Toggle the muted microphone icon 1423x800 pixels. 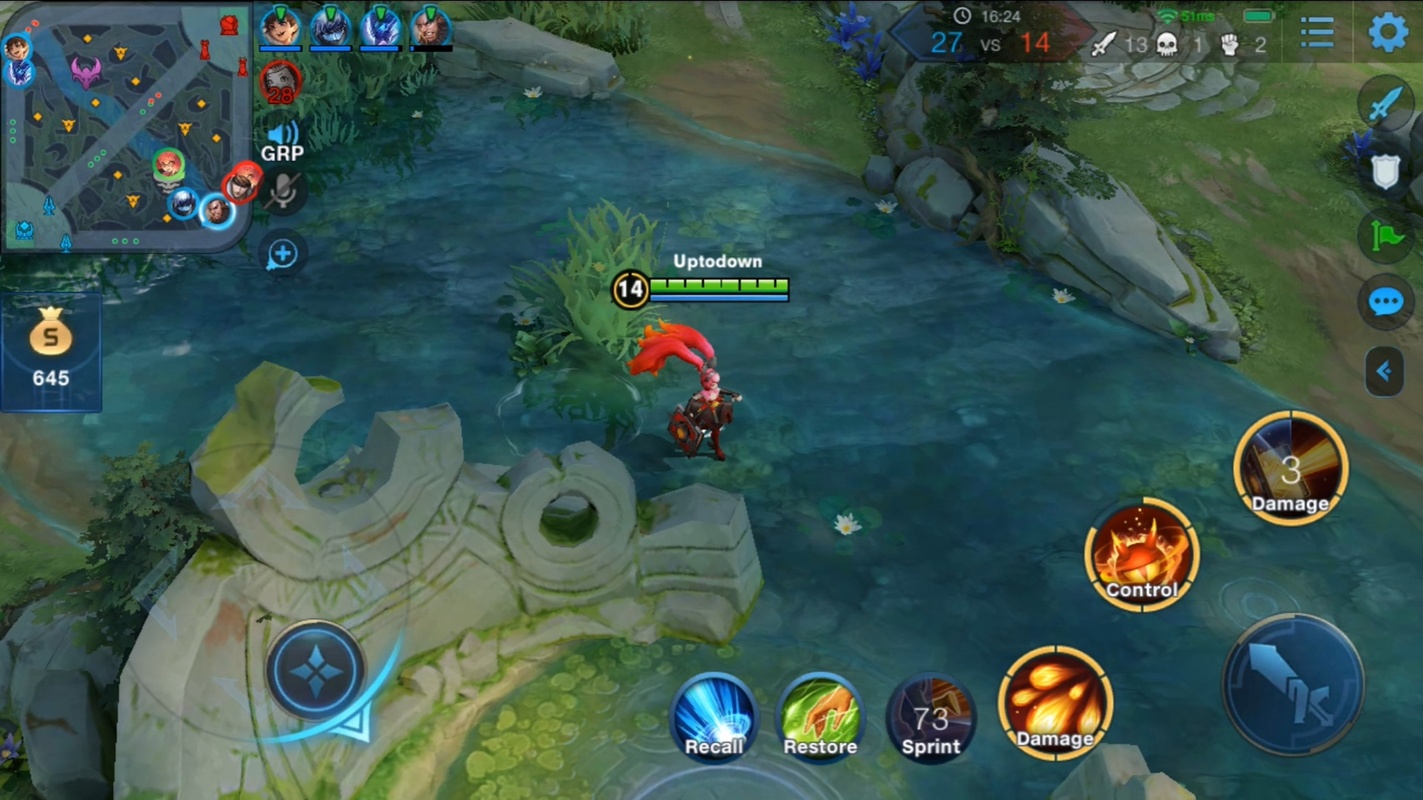click(x=283, y=192)
